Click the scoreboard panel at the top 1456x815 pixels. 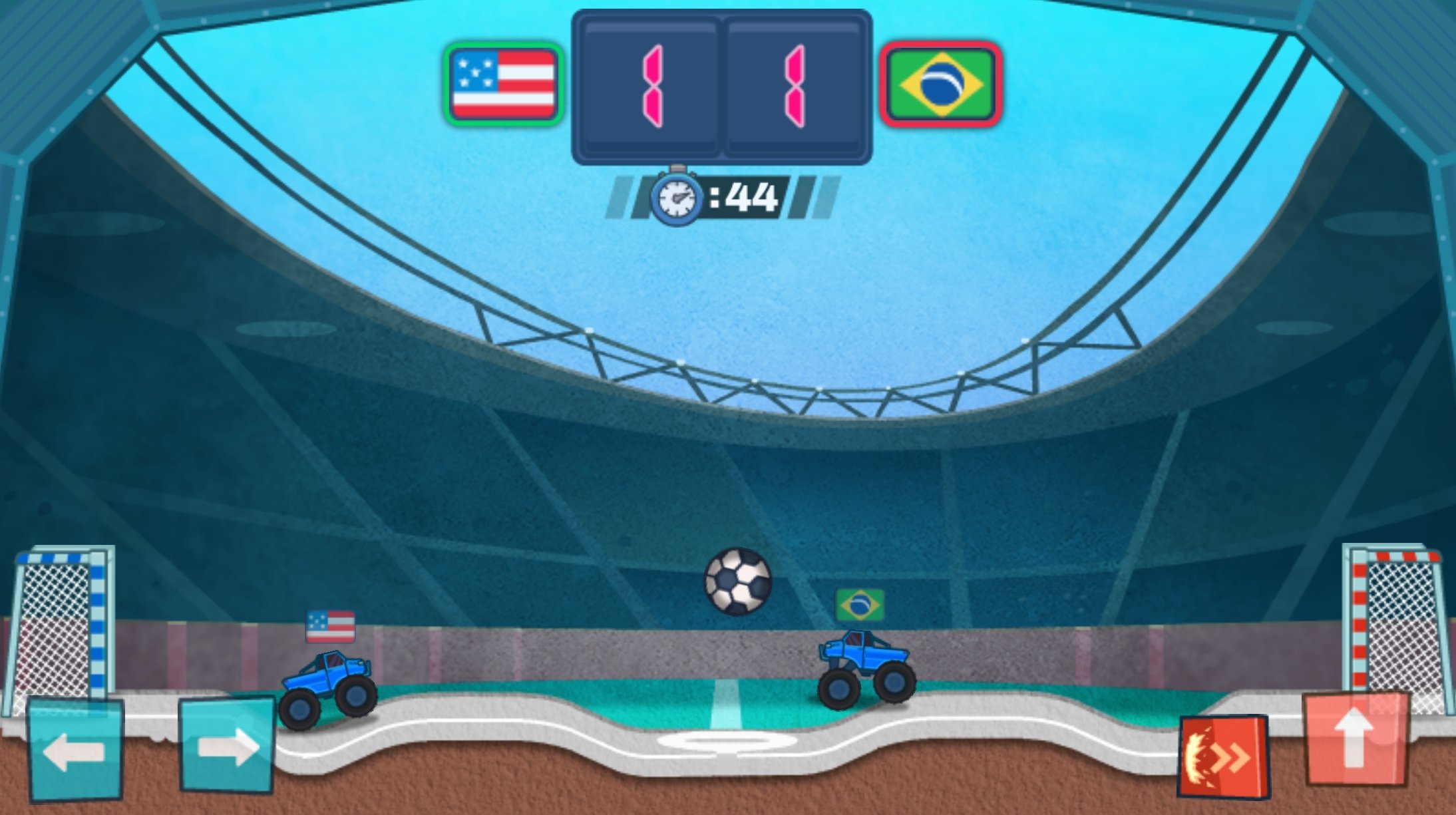(x=723, y=83)
